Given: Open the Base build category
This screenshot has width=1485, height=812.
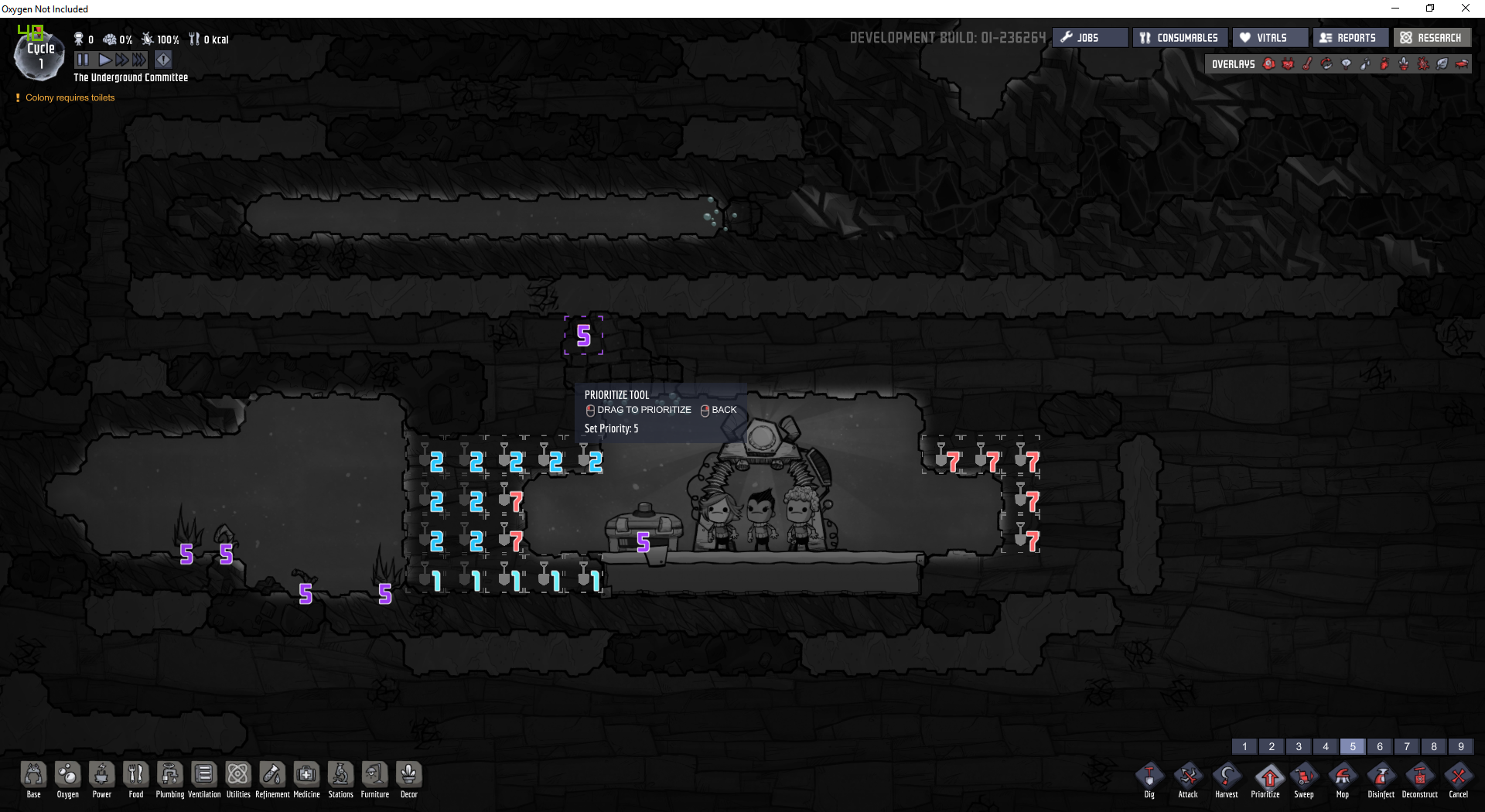Looking at the screenshot, I should (x=34, y=778).
